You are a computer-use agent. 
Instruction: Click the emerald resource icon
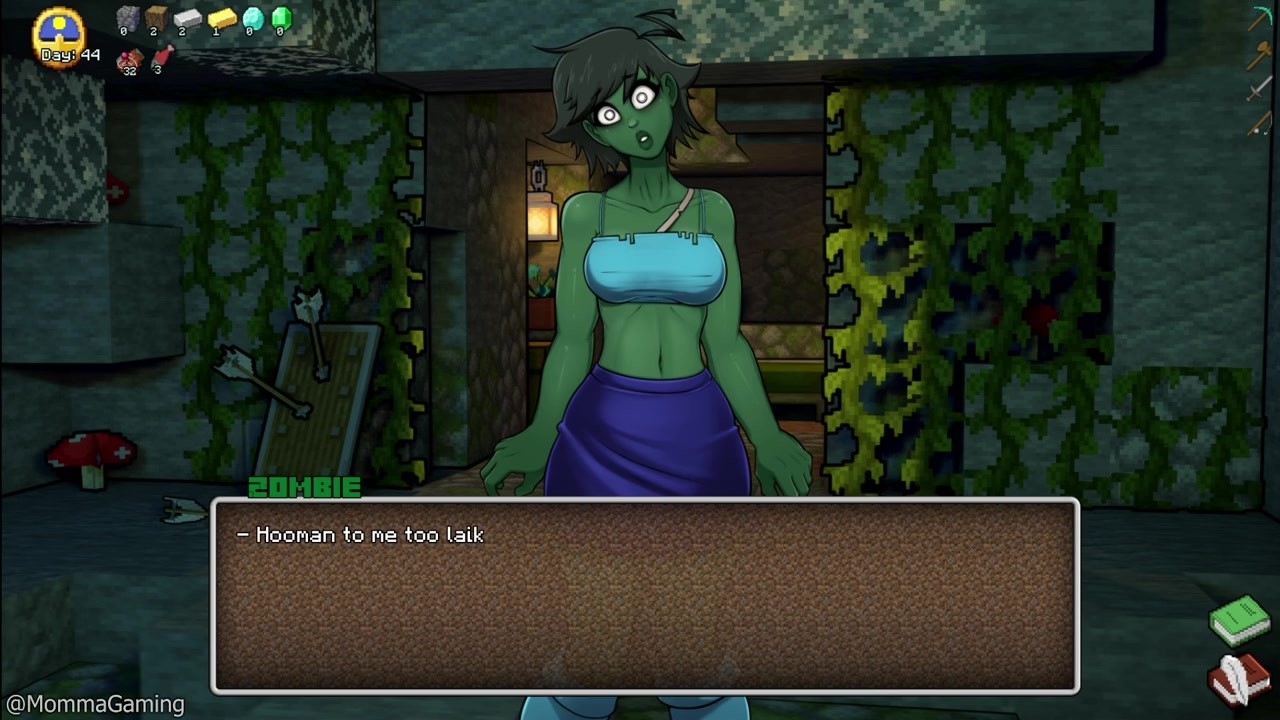pyautogui.click(x=281, y=17)
